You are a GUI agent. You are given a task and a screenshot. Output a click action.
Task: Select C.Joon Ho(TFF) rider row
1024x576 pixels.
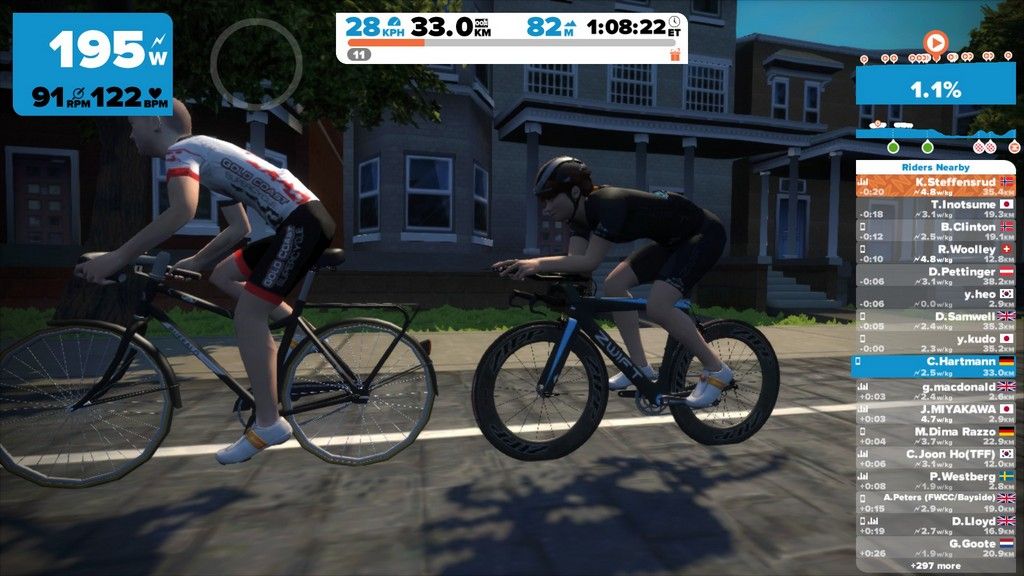point(935,458)
